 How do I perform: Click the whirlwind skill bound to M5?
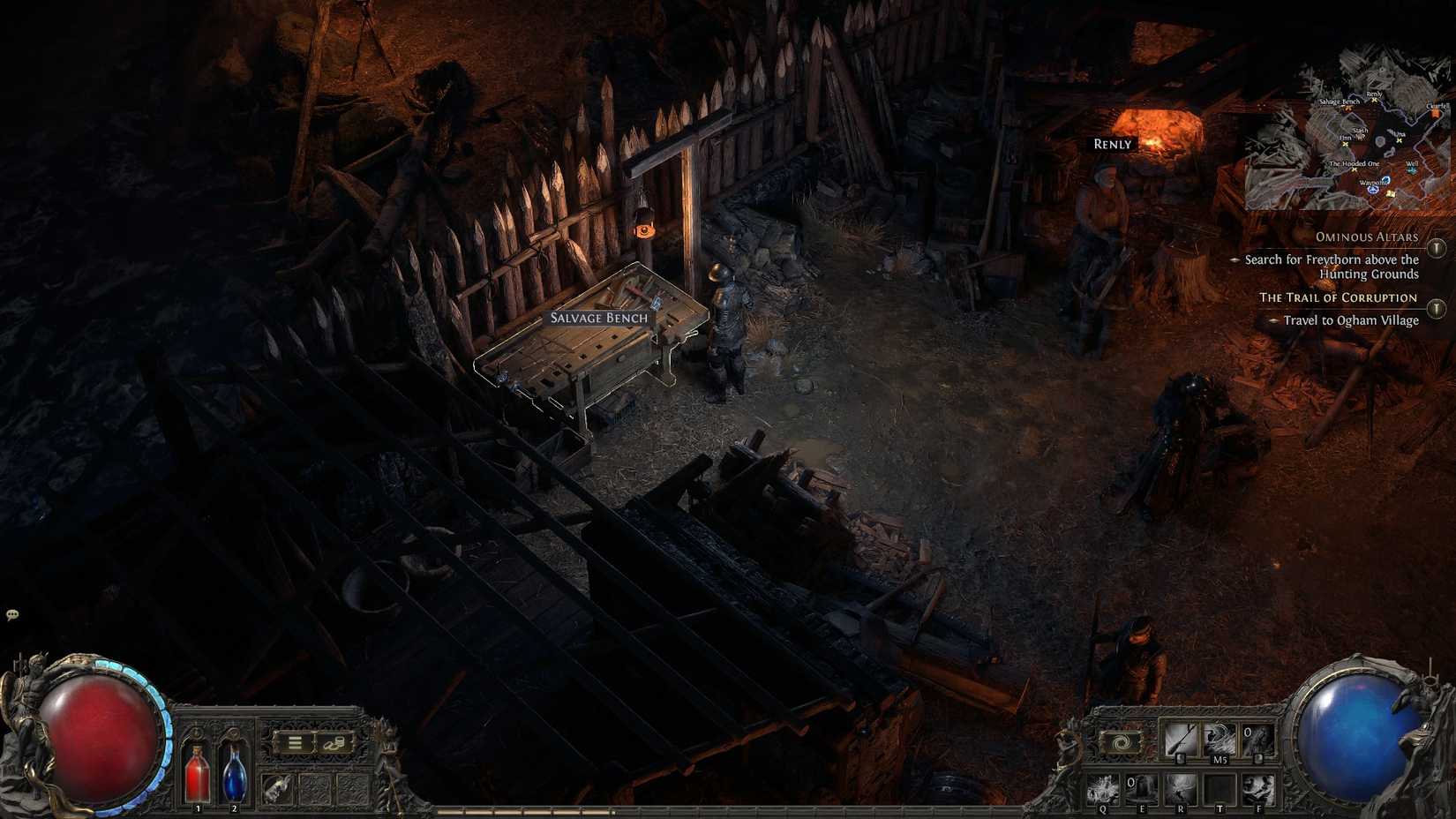(1217, 739)
